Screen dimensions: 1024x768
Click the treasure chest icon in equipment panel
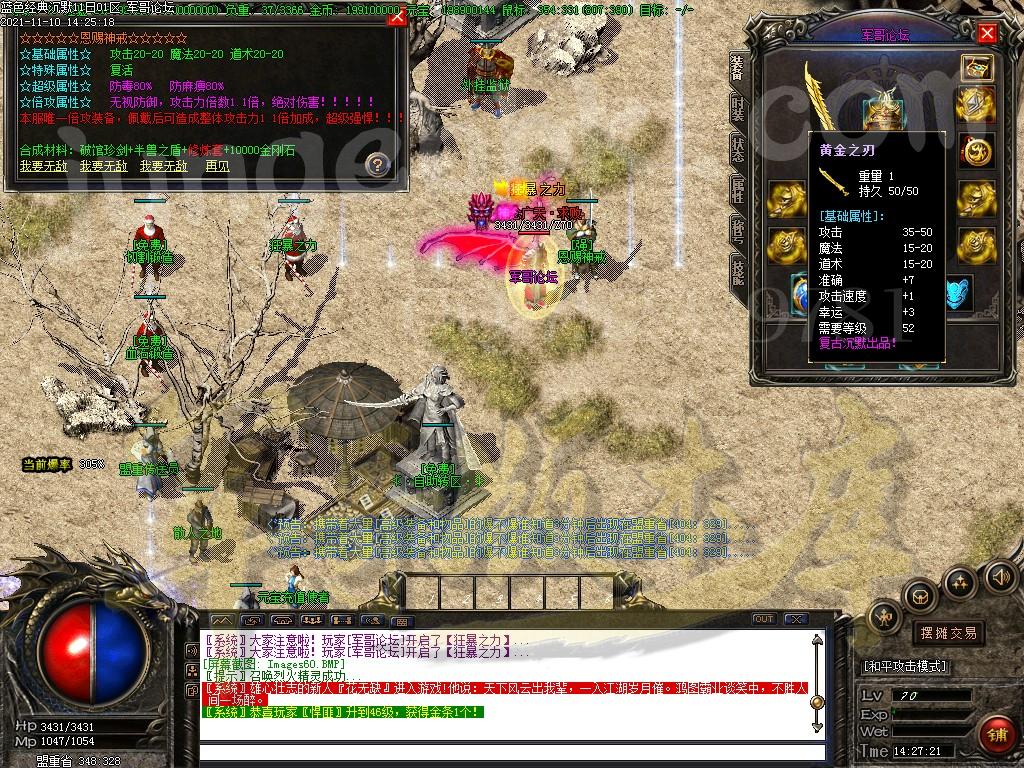point(976,68)
